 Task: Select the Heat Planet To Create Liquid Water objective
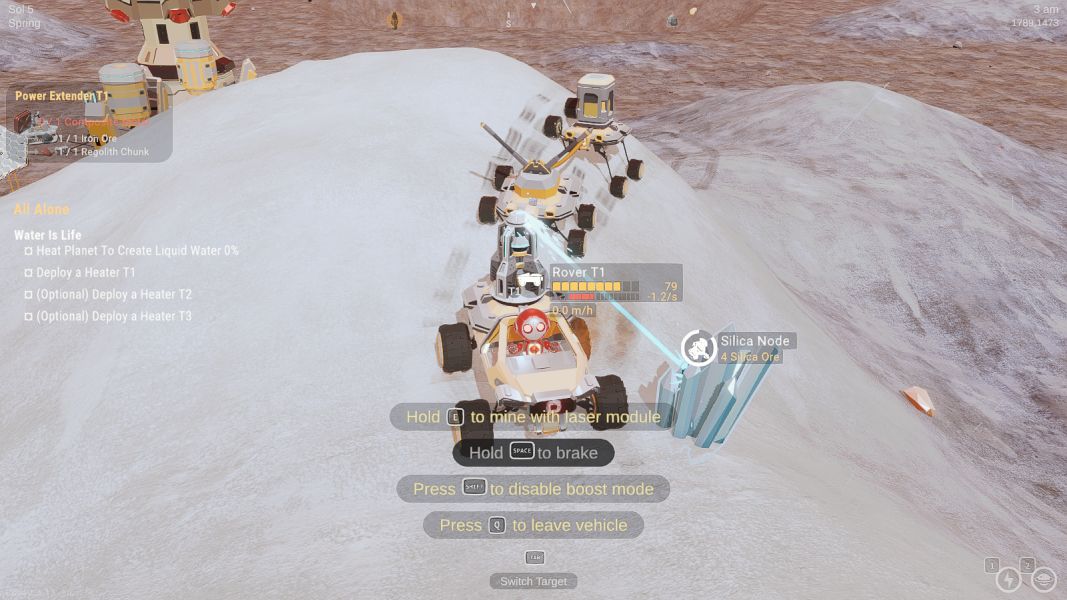pyautogui.click(x=137, y=251)
